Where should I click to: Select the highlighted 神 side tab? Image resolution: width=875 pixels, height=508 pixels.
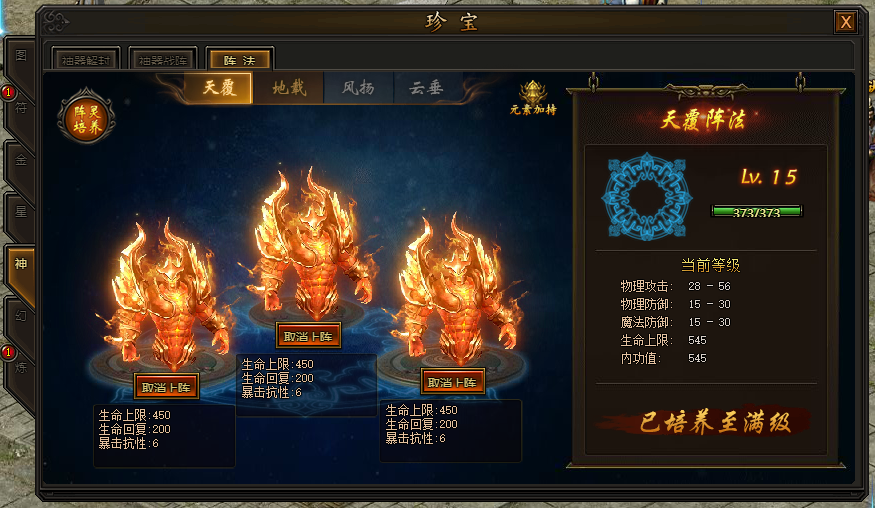click(x=20, y=264)
